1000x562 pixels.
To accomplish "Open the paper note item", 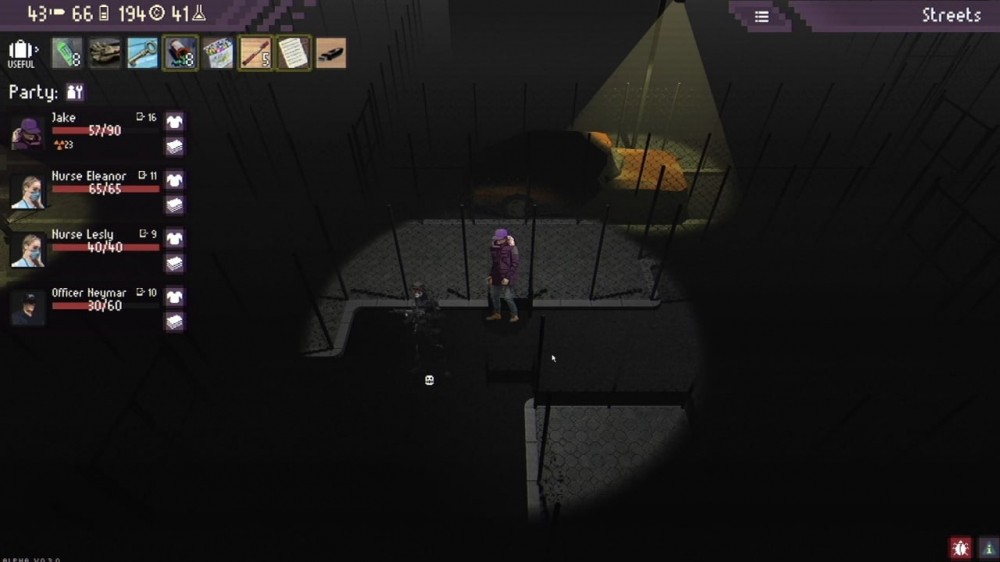I will tap(293, 53).
